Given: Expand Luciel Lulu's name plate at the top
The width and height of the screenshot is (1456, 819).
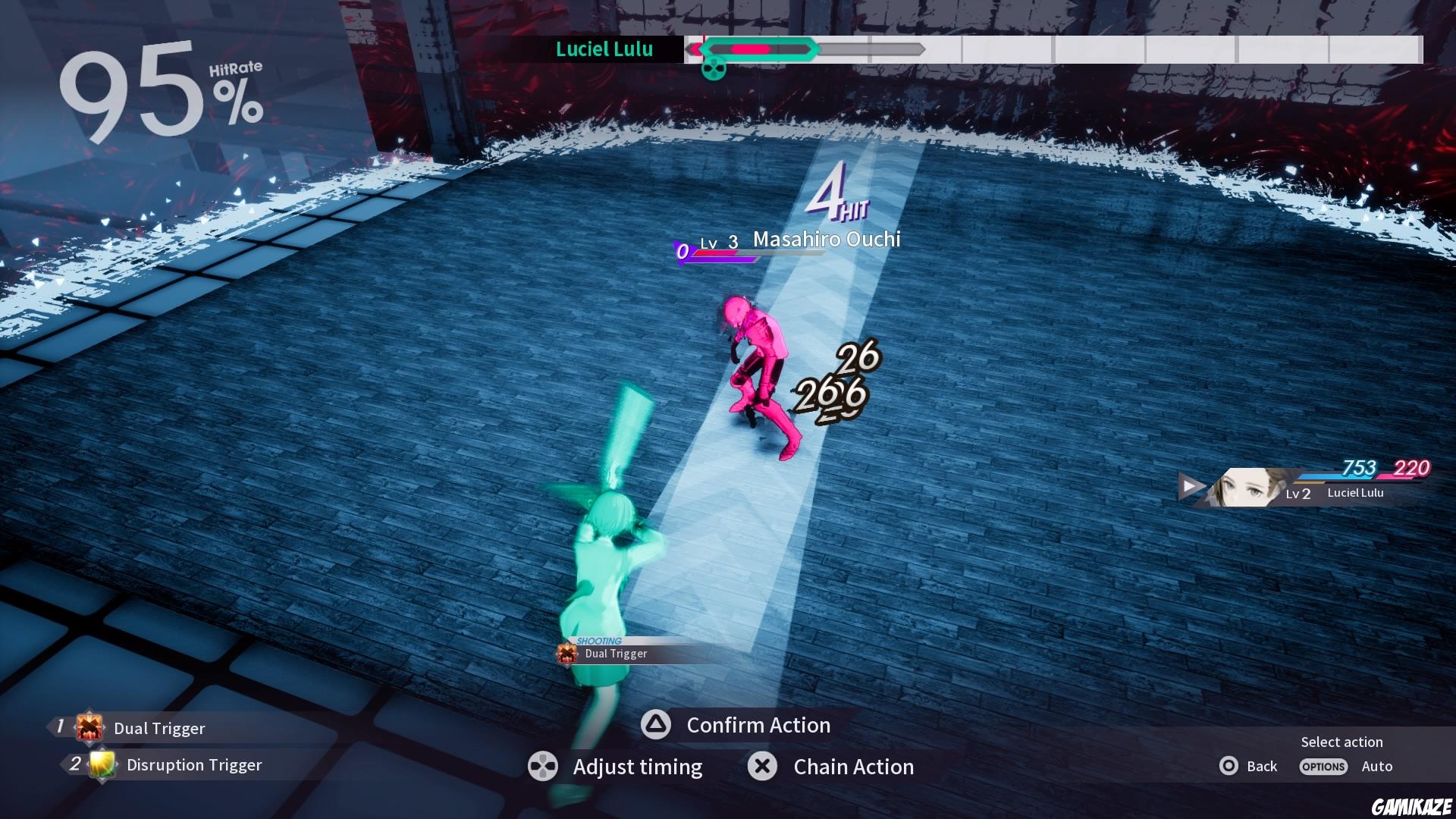Looking at the screenshot, I should tap(604, 50).
